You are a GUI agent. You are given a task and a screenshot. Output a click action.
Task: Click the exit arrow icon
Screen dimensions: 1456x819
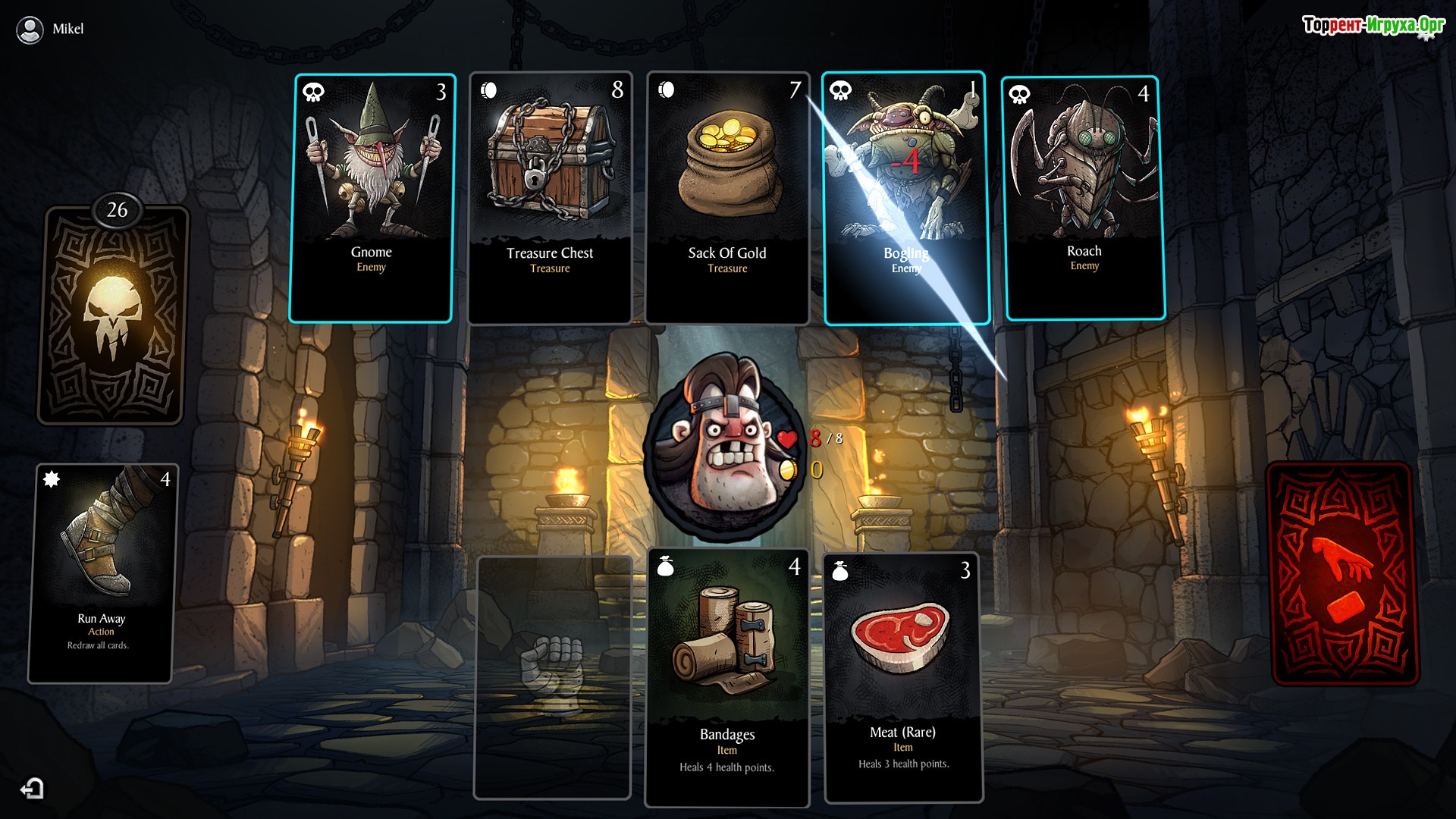click(33, 789)
